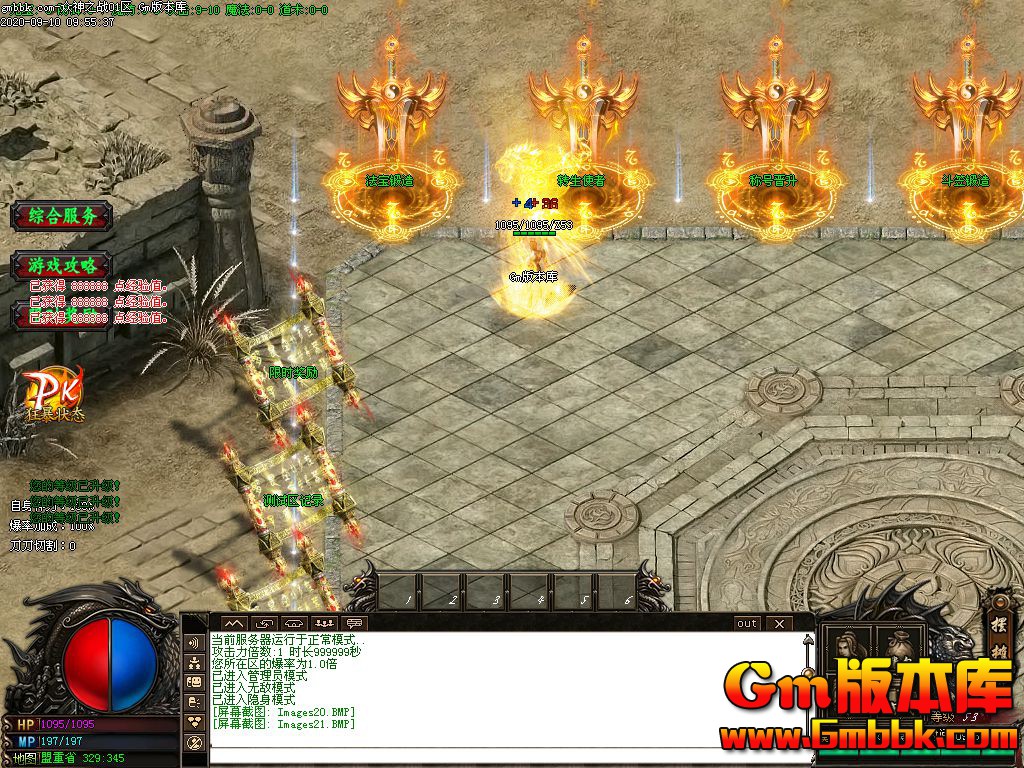Open the 综合服务 service menu
The width and height of the screenshot is (1024, 768).
click(62, 215)
